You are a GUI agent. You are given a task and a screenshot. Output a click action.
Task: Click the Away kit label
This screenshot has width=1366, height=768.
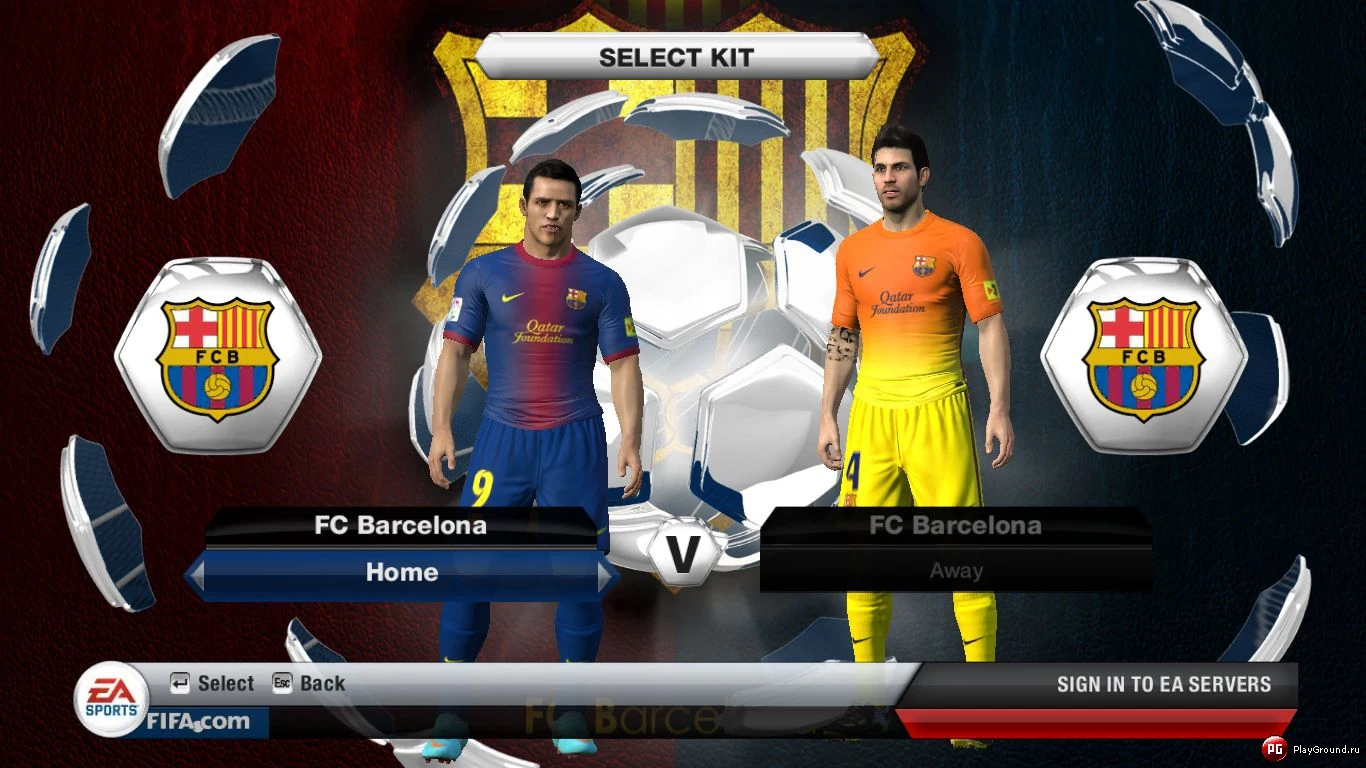955,570
